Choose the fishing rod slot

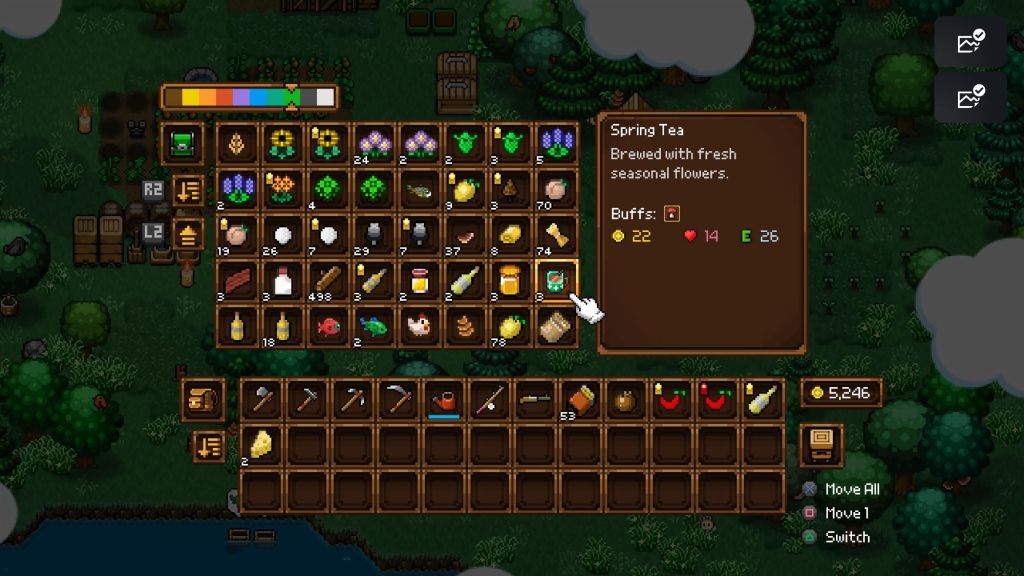488,399
